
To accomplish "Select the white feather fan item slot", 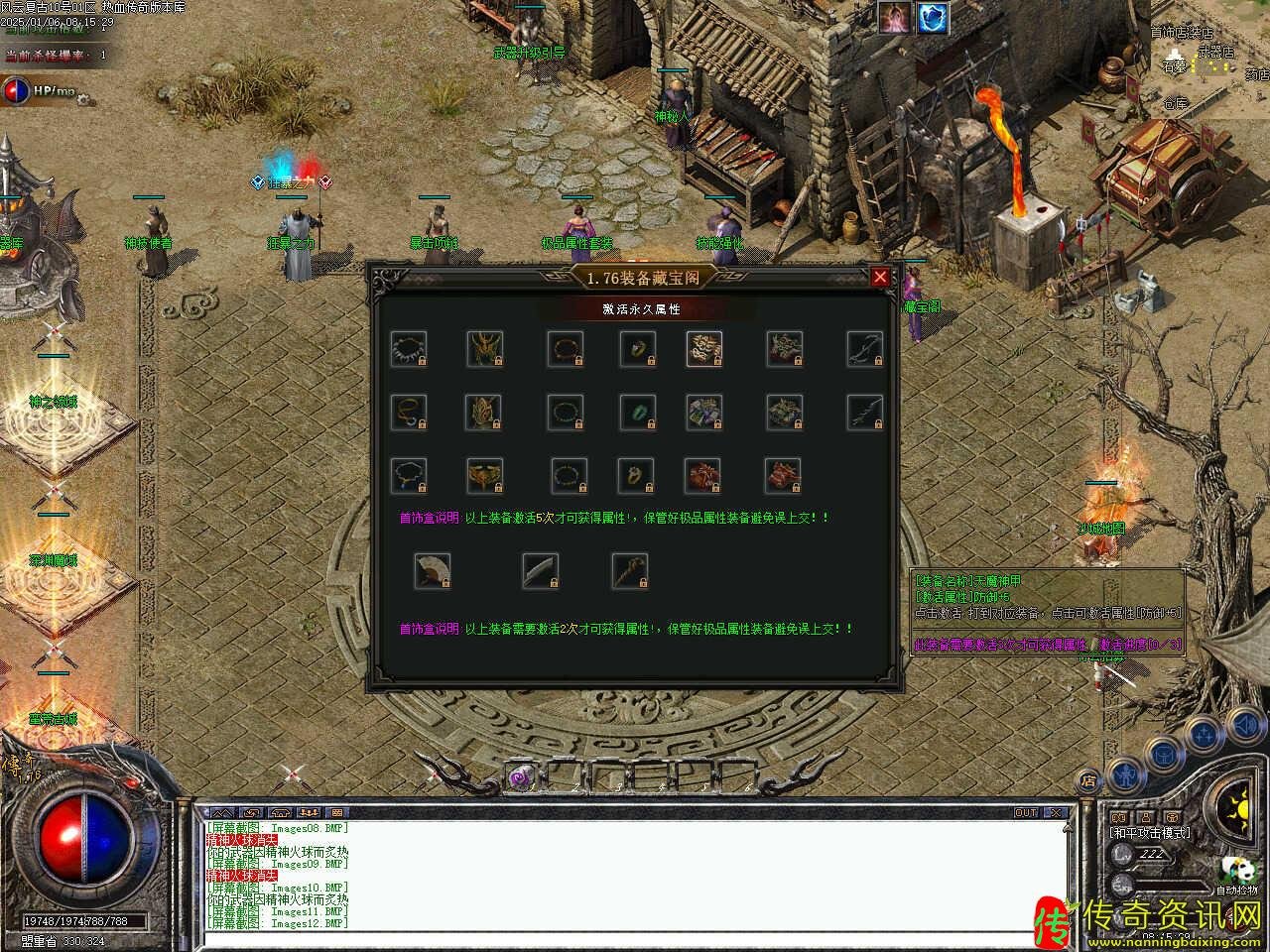I will [432, 571].
